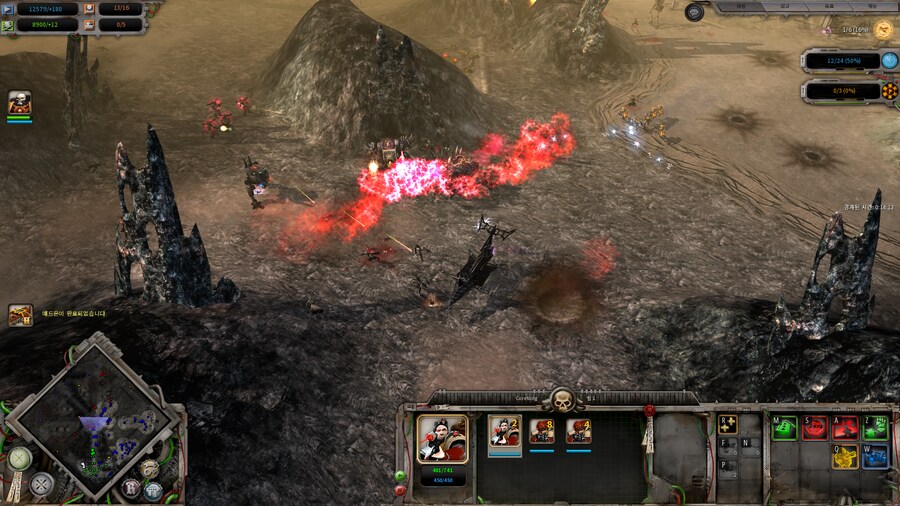Screen dimensions: 900x506
Task: Use the blue W ability
Action: [x=876, y=458]
